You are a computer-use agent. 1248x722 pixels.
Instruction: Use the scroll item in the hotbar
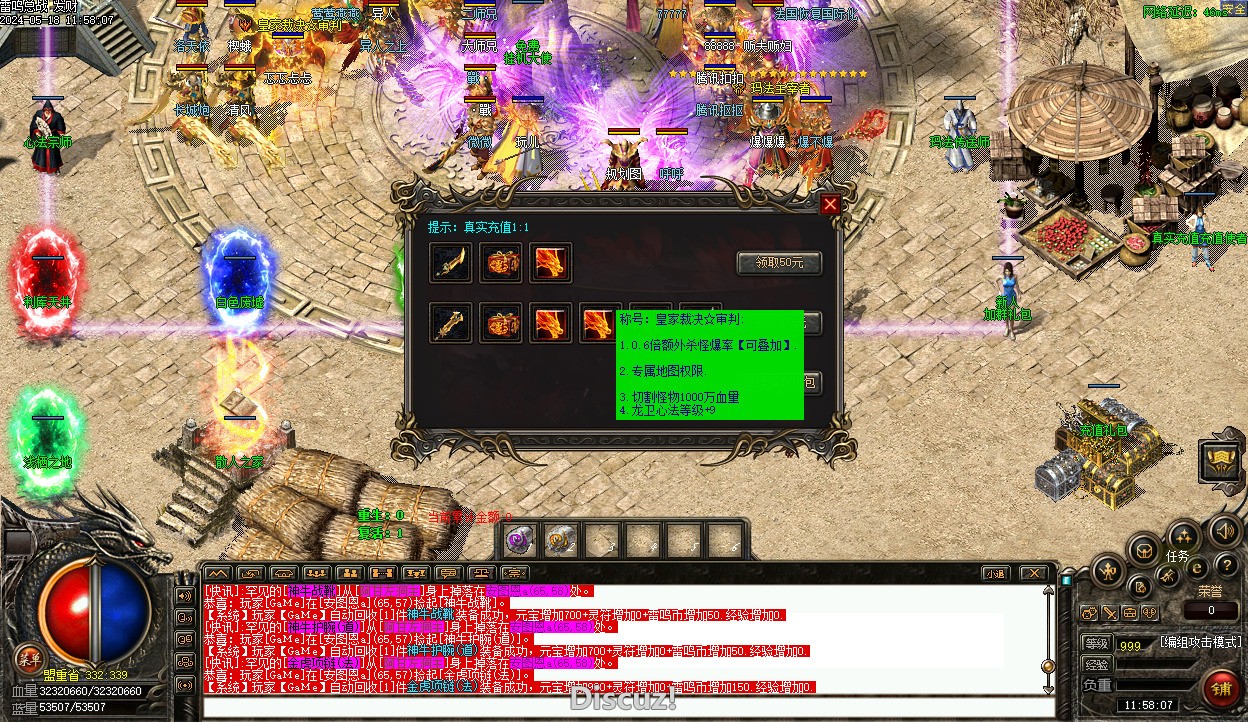(x=561, y=540)
